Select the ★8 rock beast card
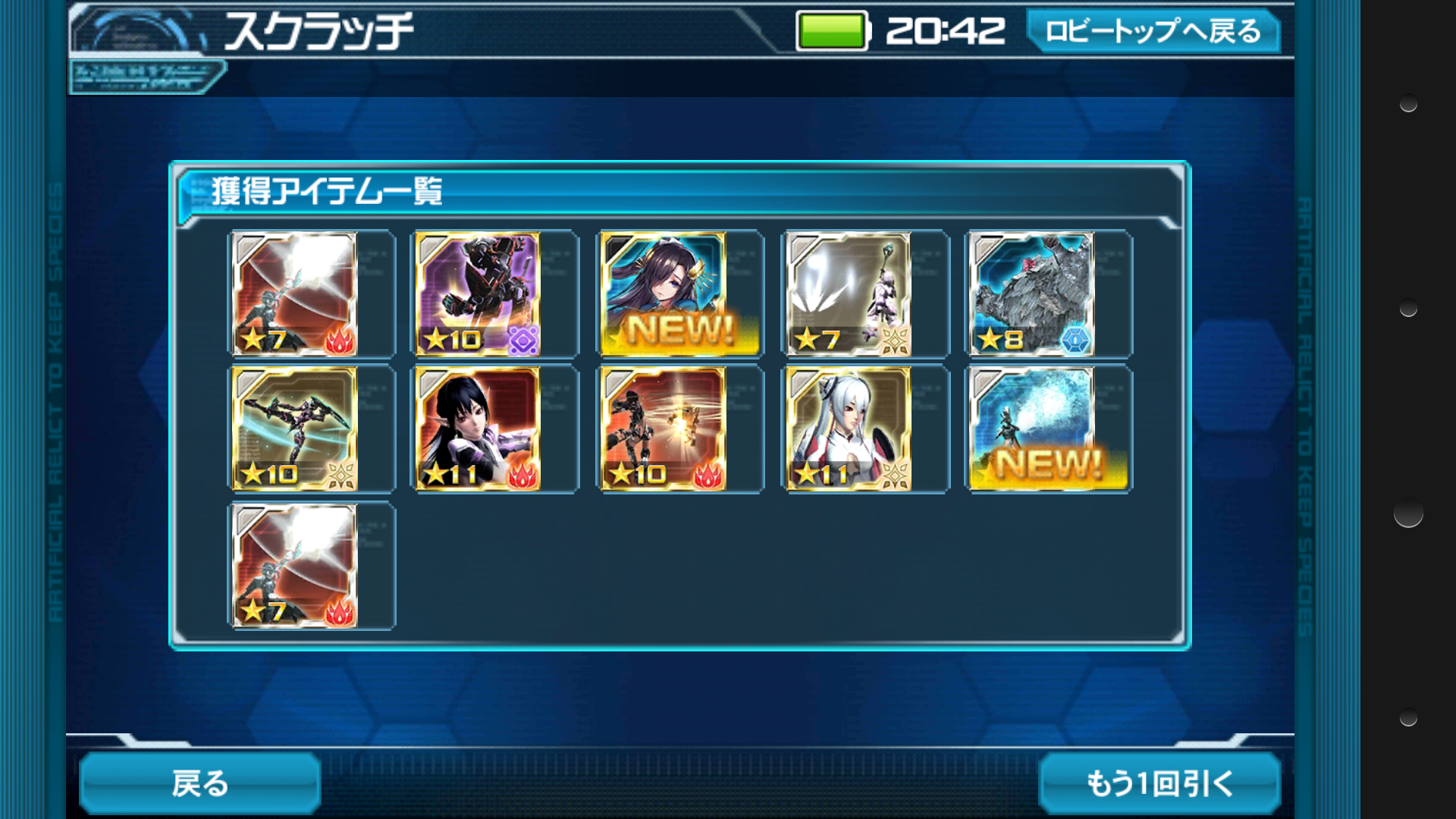This screenshot has height=819, width=1456. (1034, 294)
